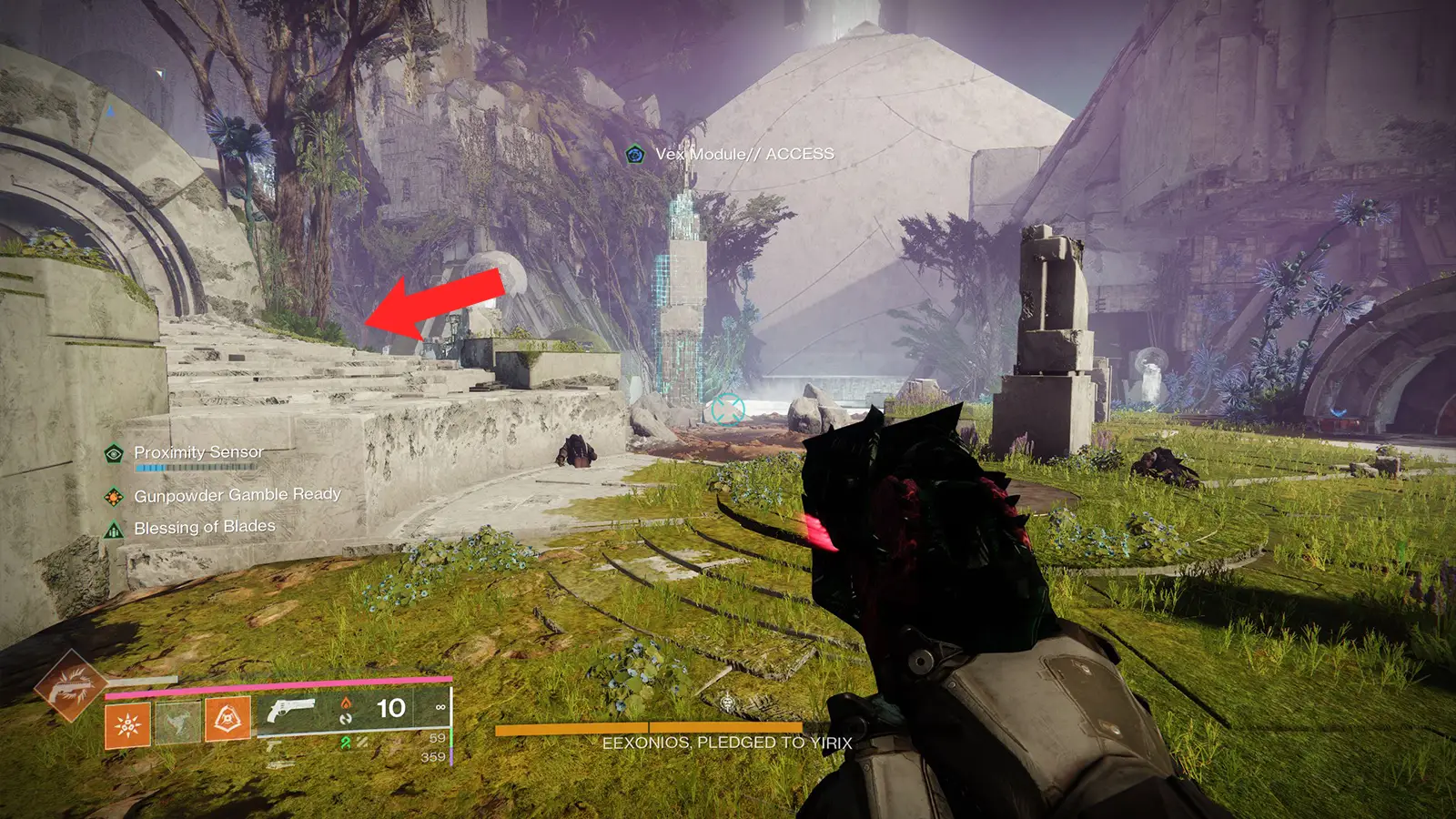Select the Gunpowder Gamble Ready buff icon

[x=113, y=497]
